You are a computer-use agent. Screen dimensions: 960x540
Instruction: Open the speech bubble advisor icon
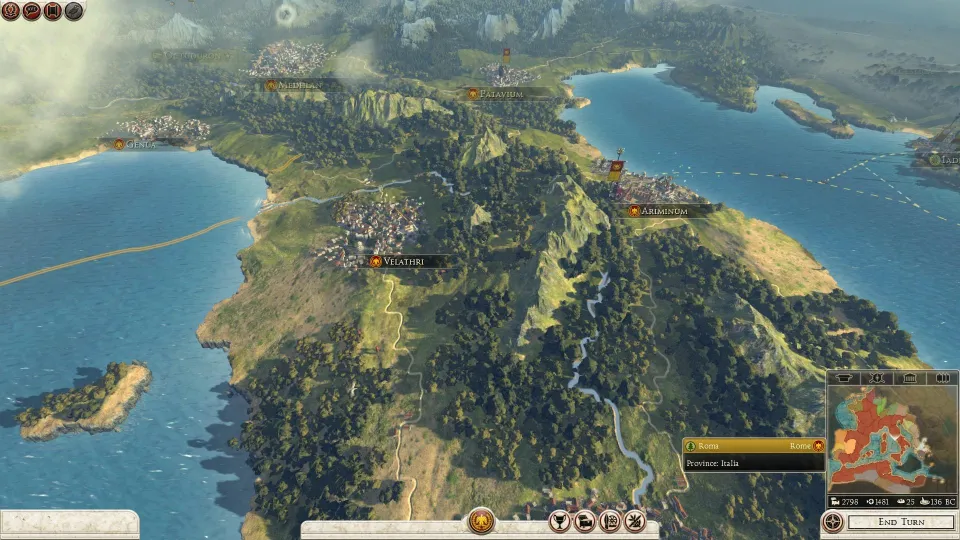click(x=32, y=11)
